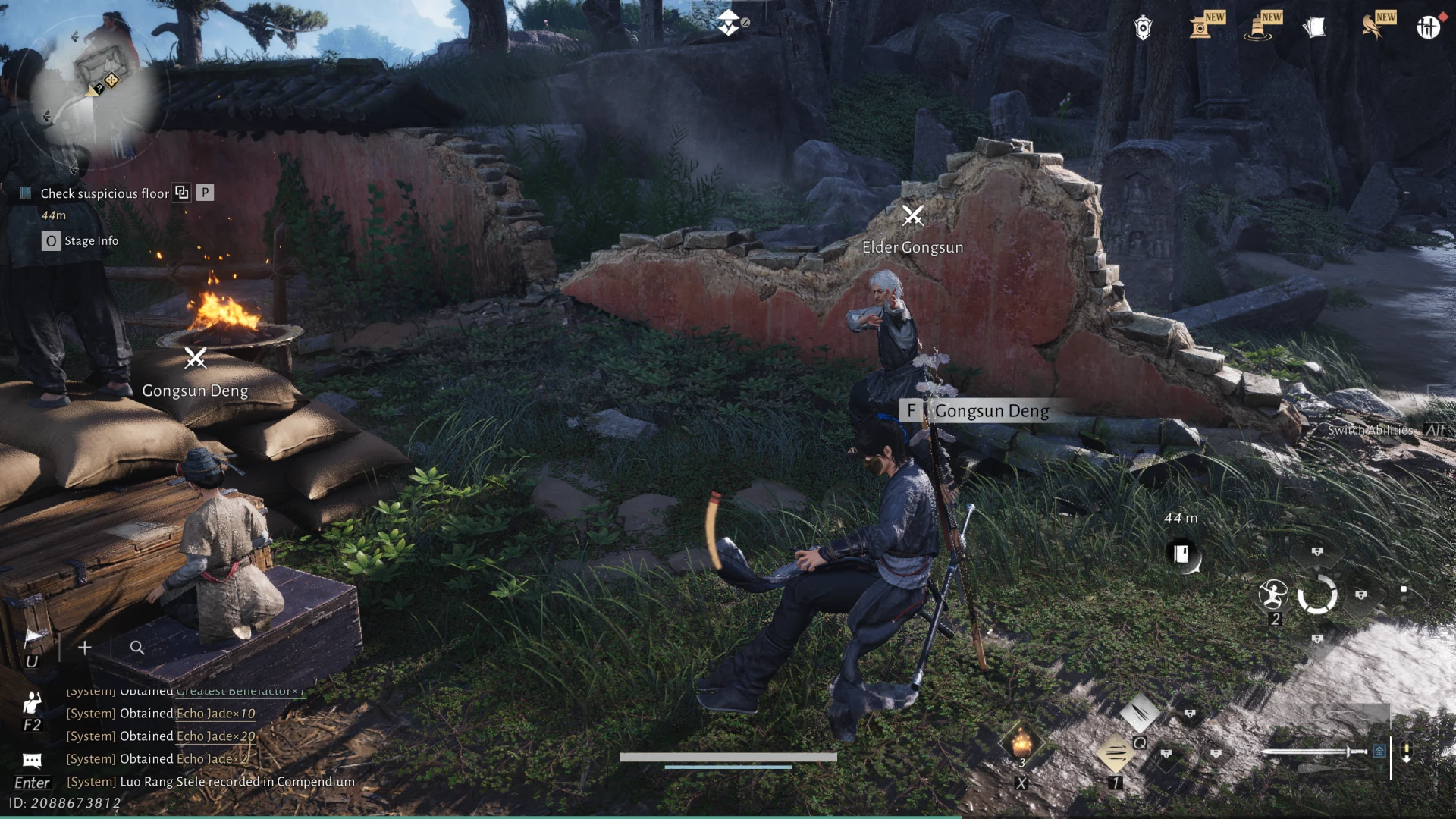The width and height of the screenshot is (1456, 819).
Task: Open the emote gesture figure icon
Action: 32,704
